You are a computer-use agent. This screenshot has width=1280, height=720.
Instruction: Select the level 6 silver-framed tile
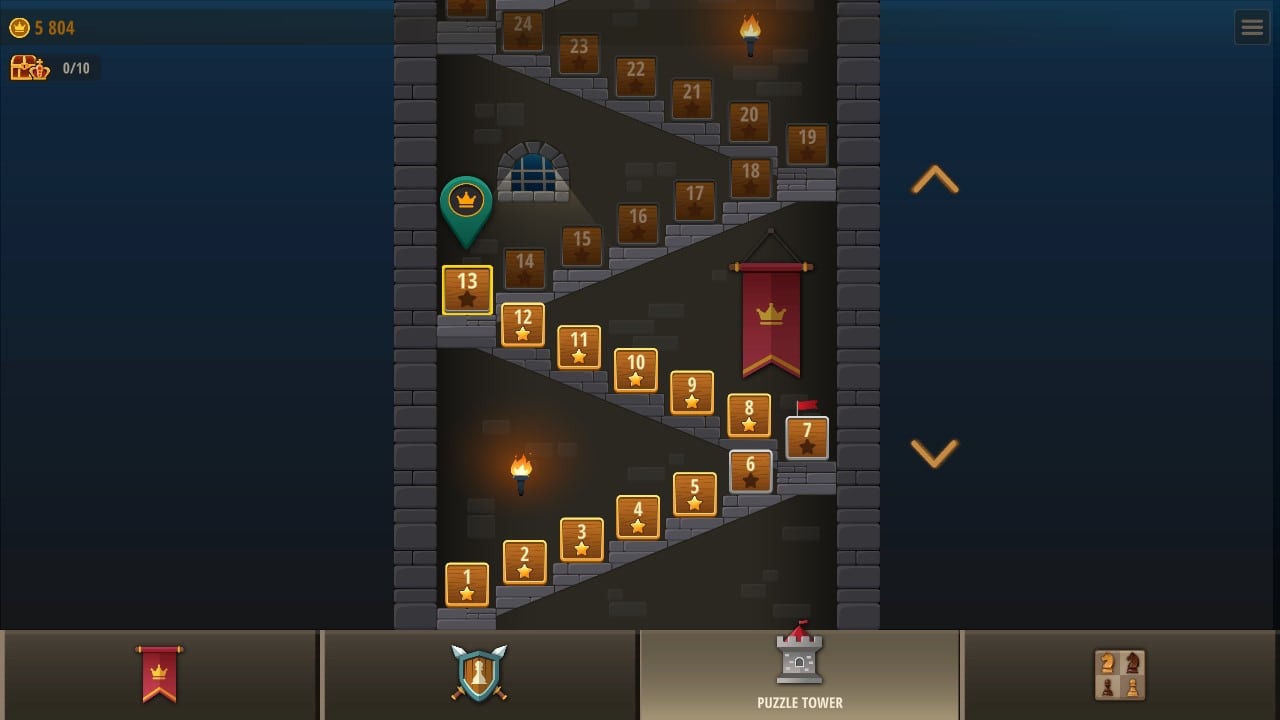point(750,470)
